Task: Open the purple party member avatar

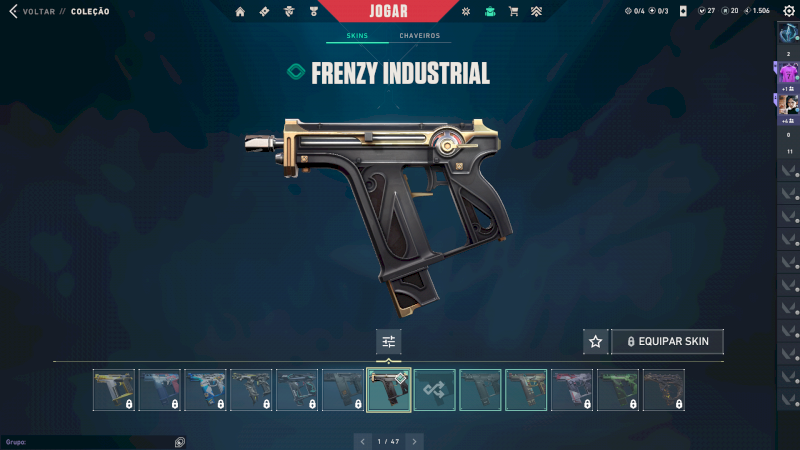Action: [788, 73]
